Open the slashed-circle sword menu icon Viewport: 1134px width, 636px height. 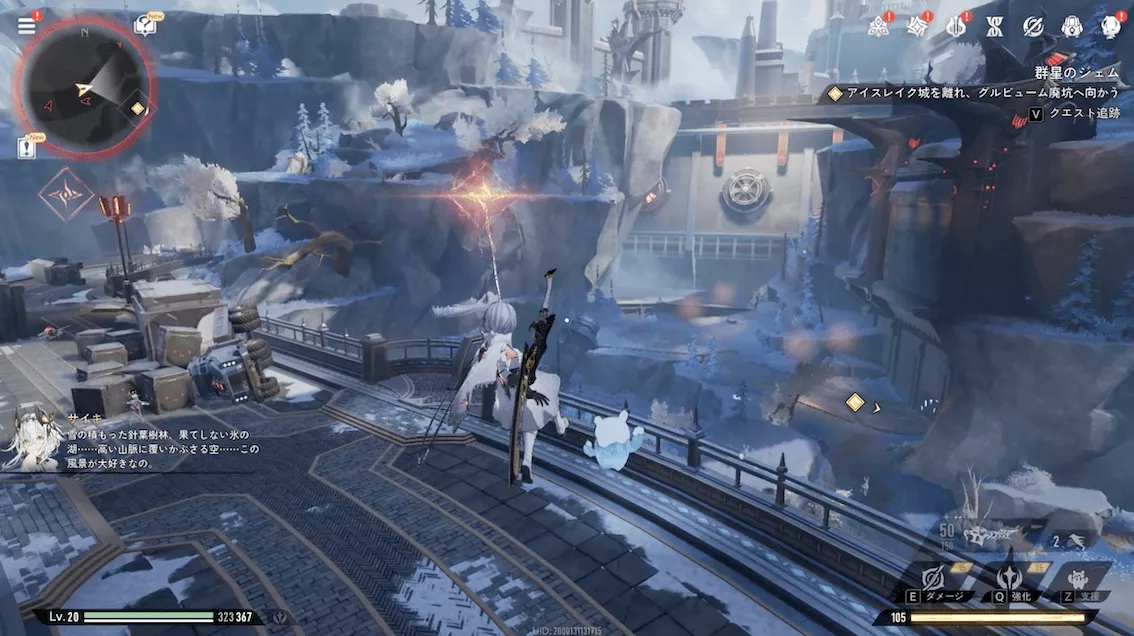[x=1033, y=27]
